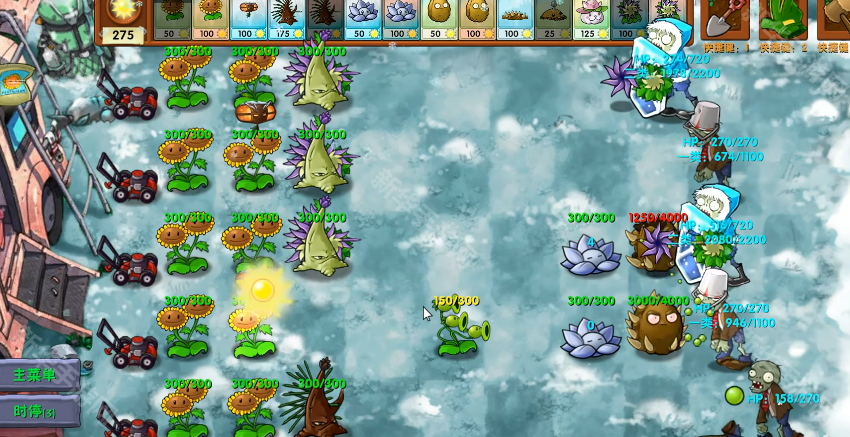Choose the 125-cost pink flower seed card
850x437 pixels.
click(x=591, y=18)
